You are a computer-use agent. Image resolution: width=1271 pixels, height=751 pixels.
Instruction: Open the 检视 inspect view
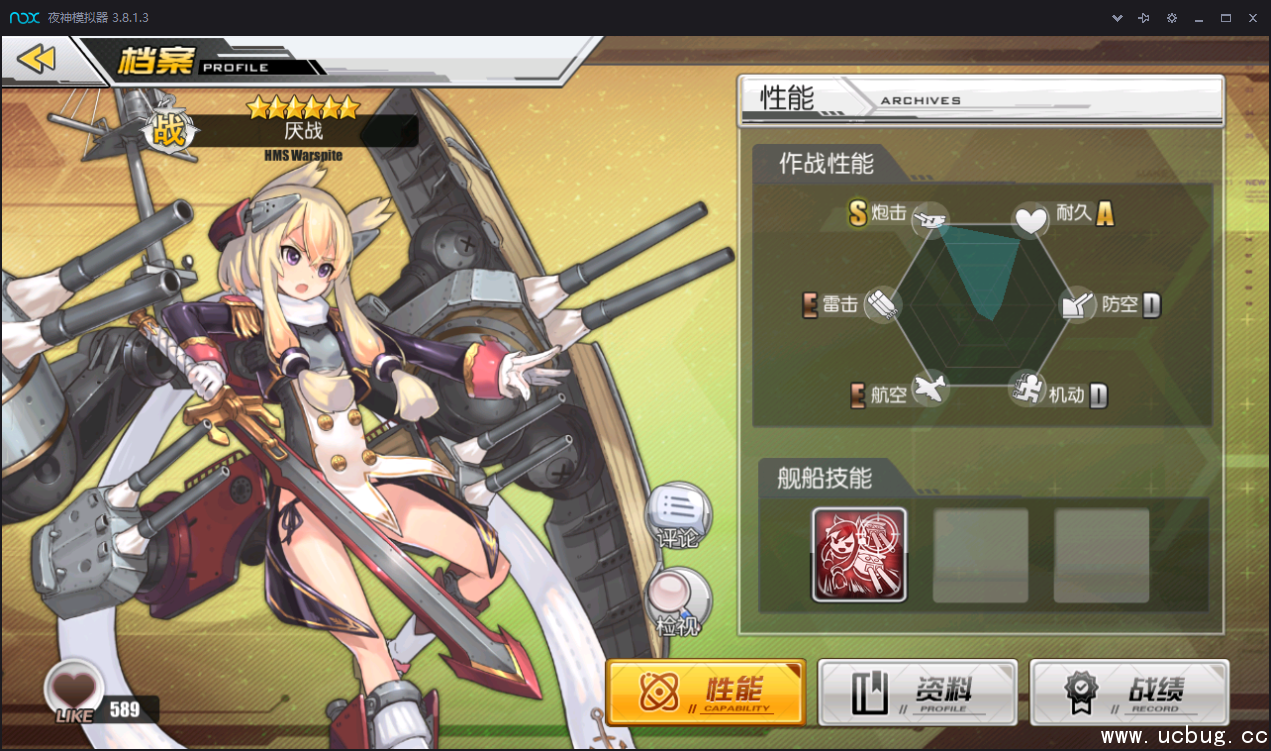tap(679, 602)
